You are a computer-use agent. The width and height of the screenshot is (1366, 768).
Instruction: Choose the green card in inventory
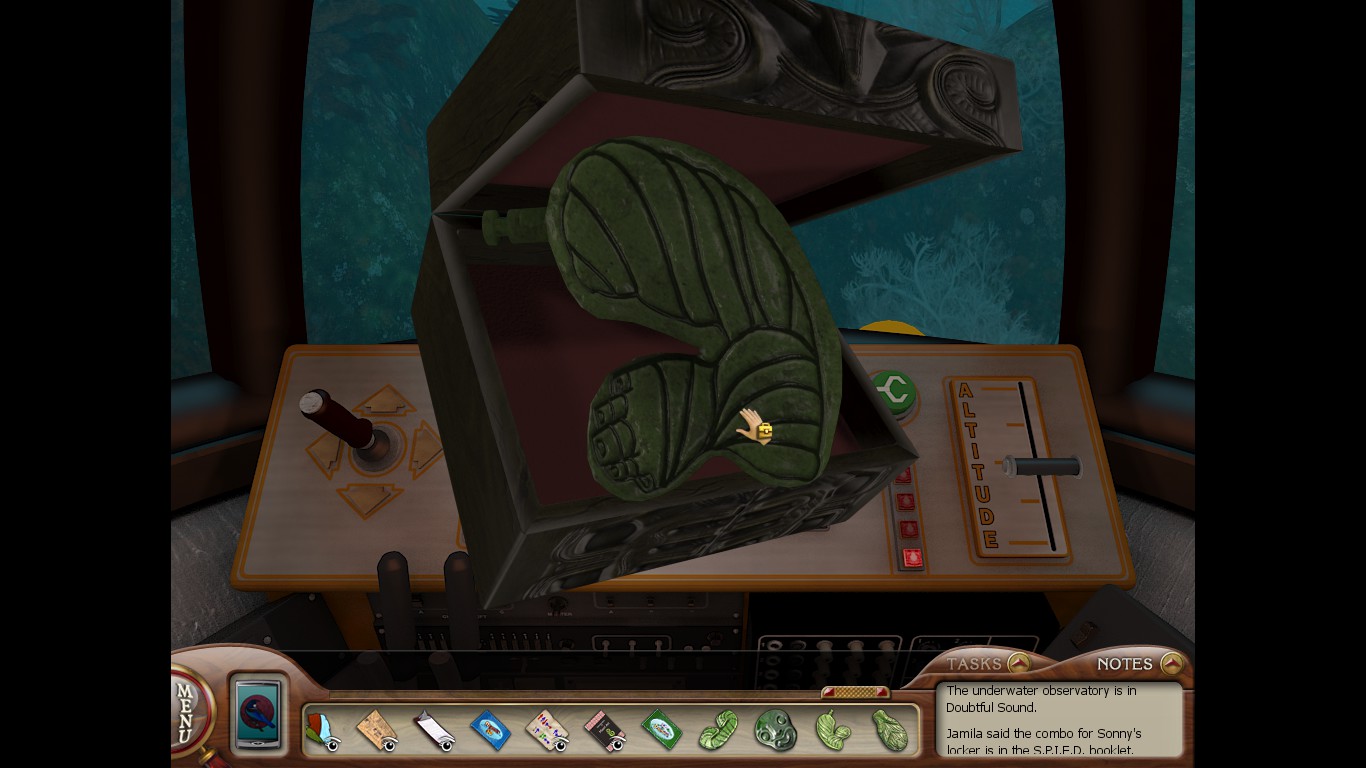coord(660,729)
